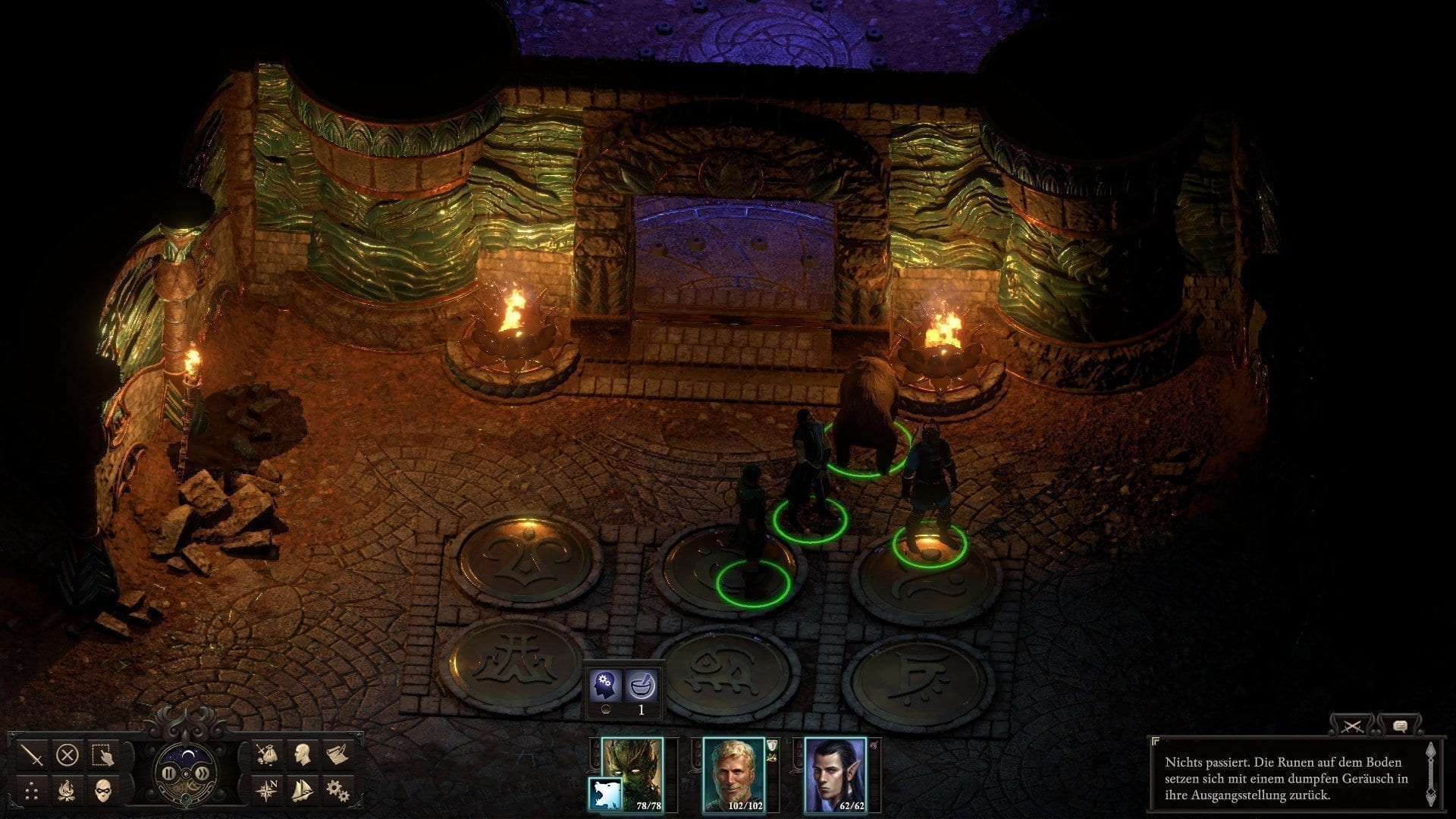1456x819 pixels.
Task: Open the map via compass rose icon
Action: click(266, 792)
